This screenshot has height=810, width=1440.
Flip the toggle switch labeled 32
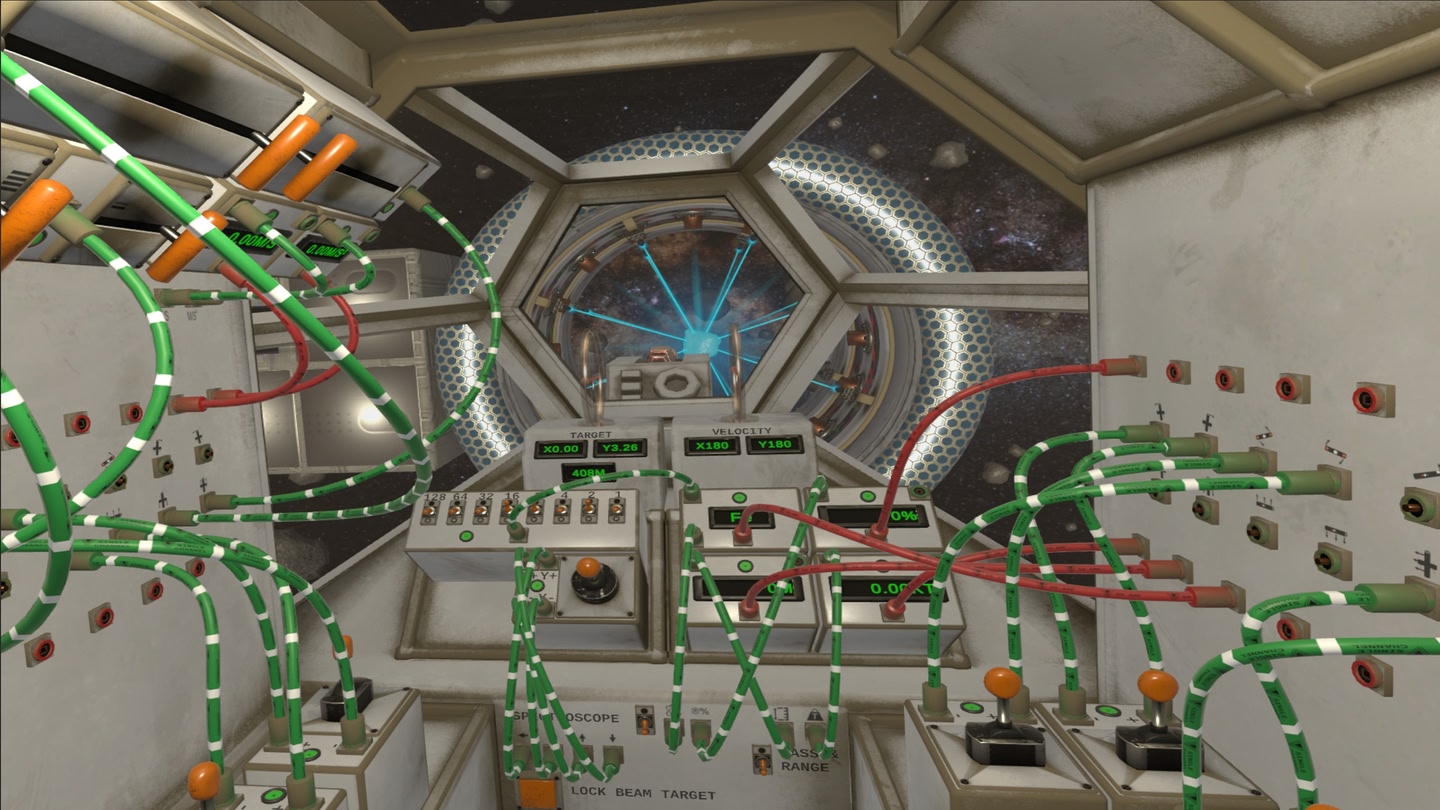coord(482,512)
